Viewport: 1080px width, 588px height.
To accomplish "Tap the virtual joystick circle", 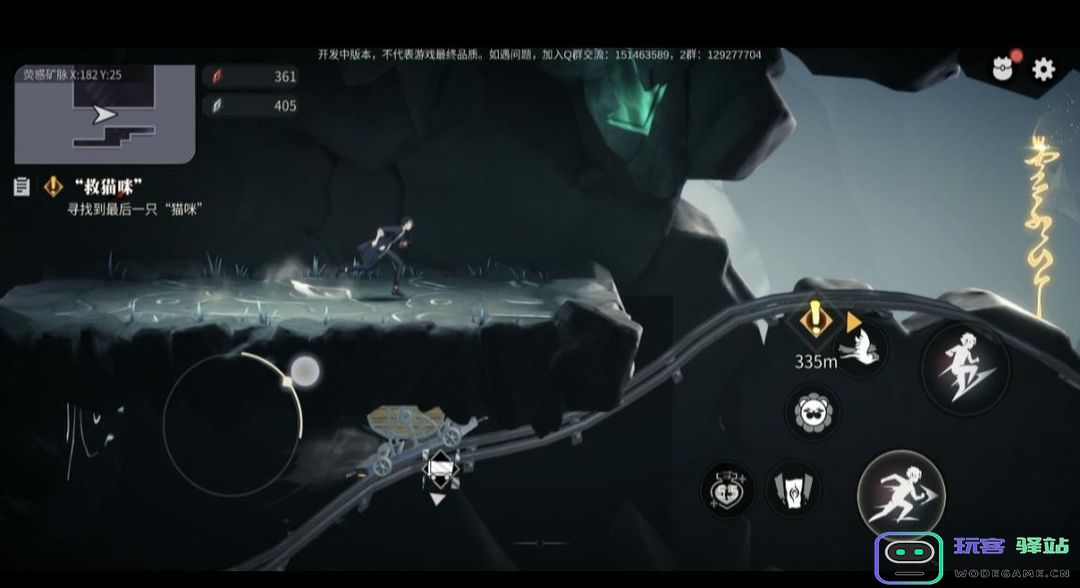I will [232, 426].
